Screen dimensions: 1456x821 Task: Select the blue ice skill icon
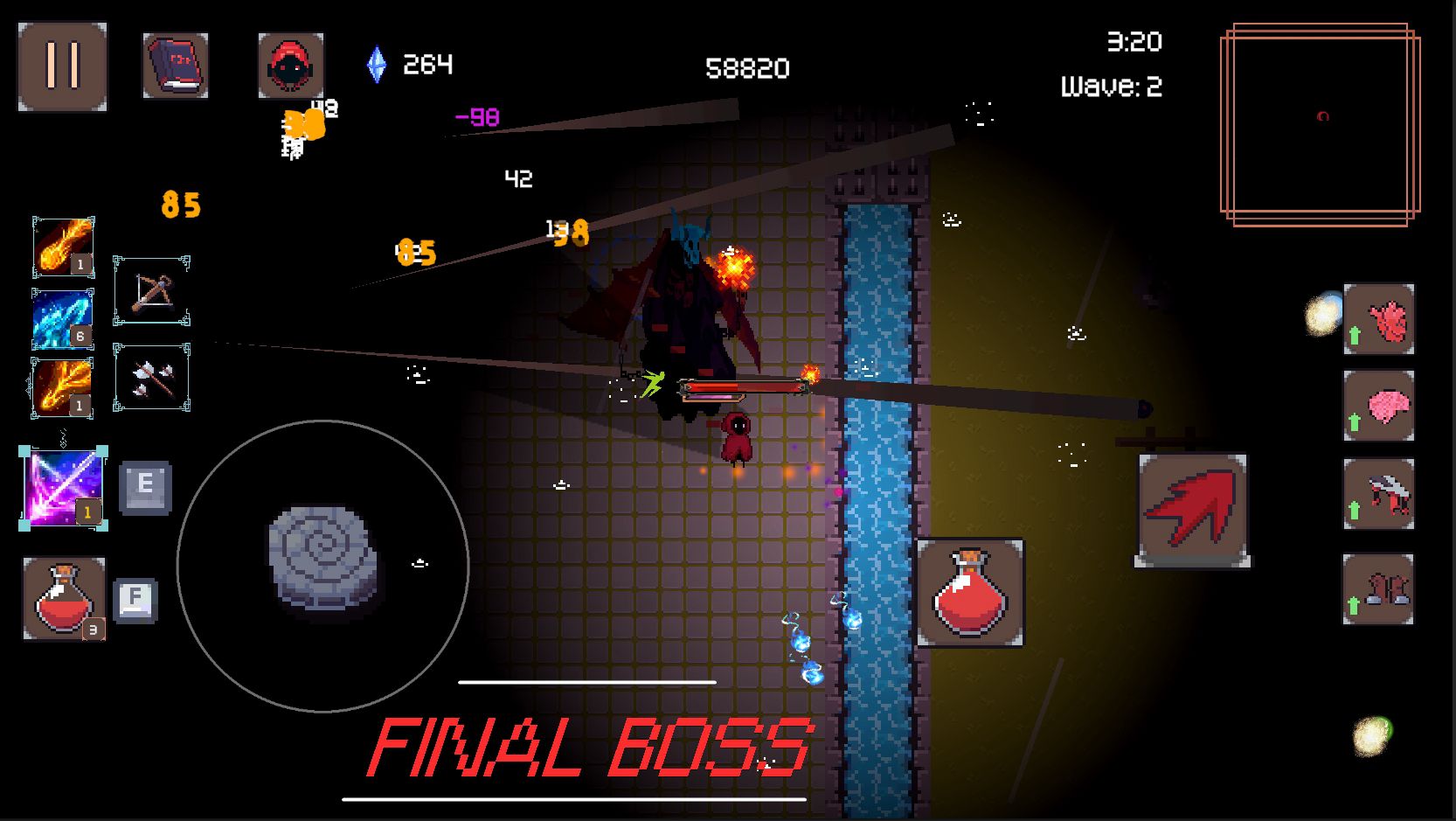click(62, 318)
